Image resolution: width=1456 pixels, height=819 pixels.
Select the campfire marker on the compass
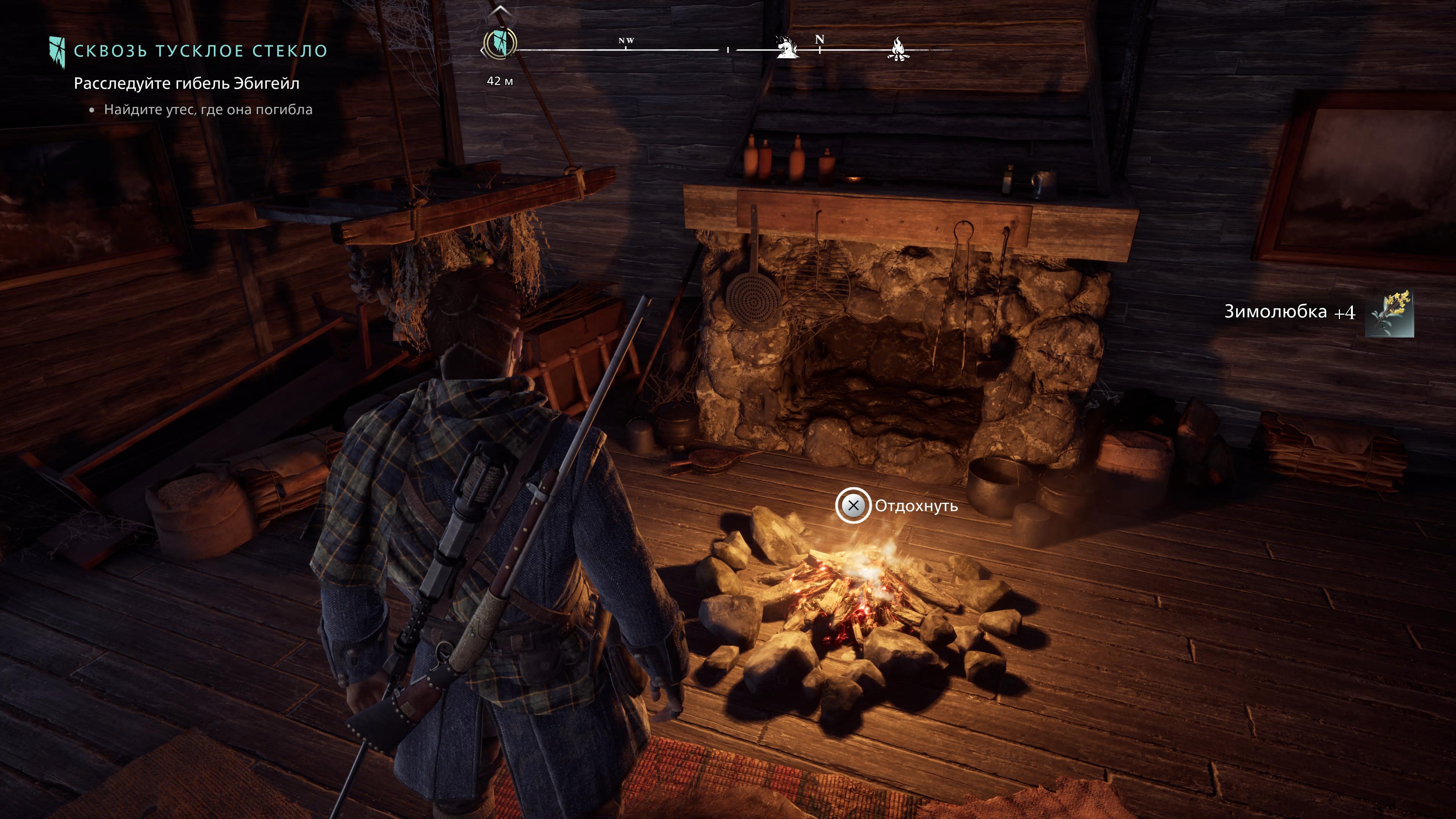897,49
